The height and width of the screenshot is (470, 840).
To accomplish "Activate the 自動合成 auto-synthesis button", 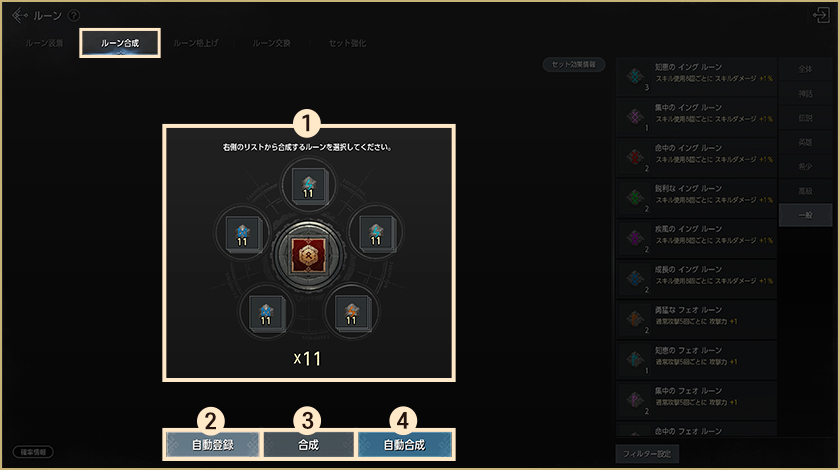I will [405, 444].
